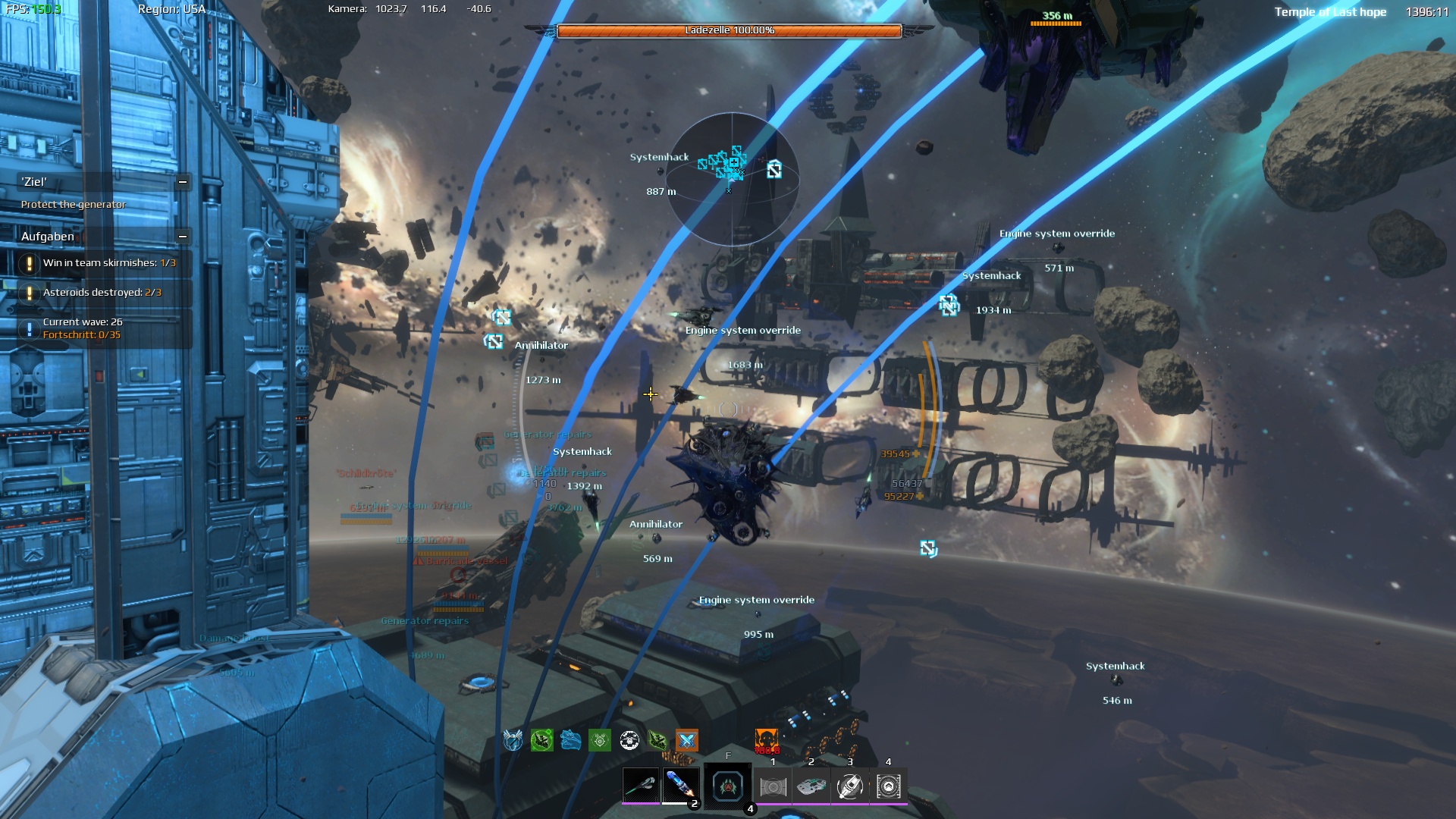This screenshot has height=819, width=1456.
Task: Click the white round ship status icon
Action: (629, 740)
